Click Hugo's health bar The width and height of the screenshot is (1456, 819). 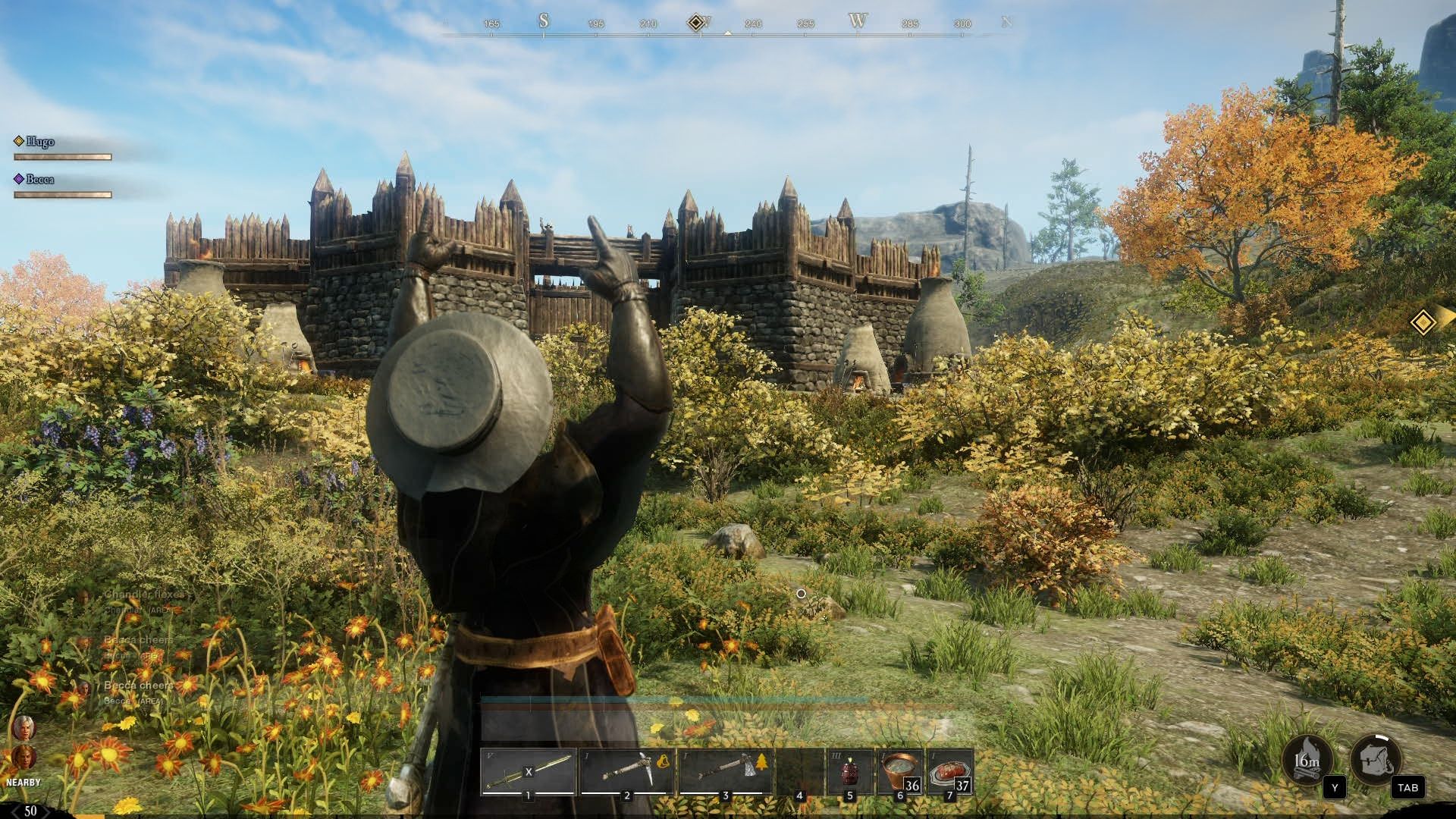point(64,157)
